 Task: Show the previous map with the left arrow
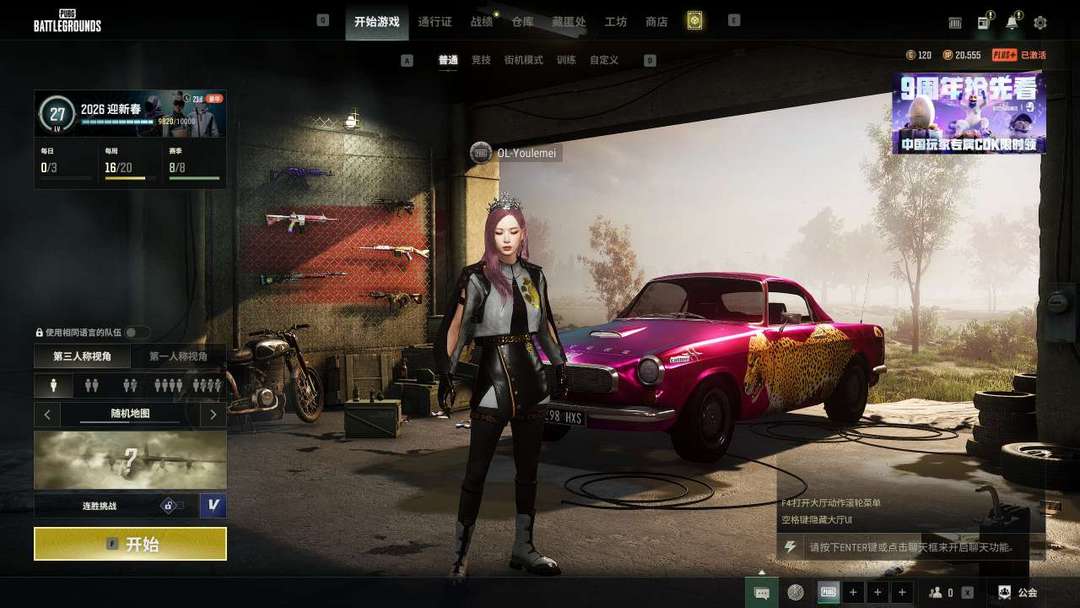click(x=47, y=413)
